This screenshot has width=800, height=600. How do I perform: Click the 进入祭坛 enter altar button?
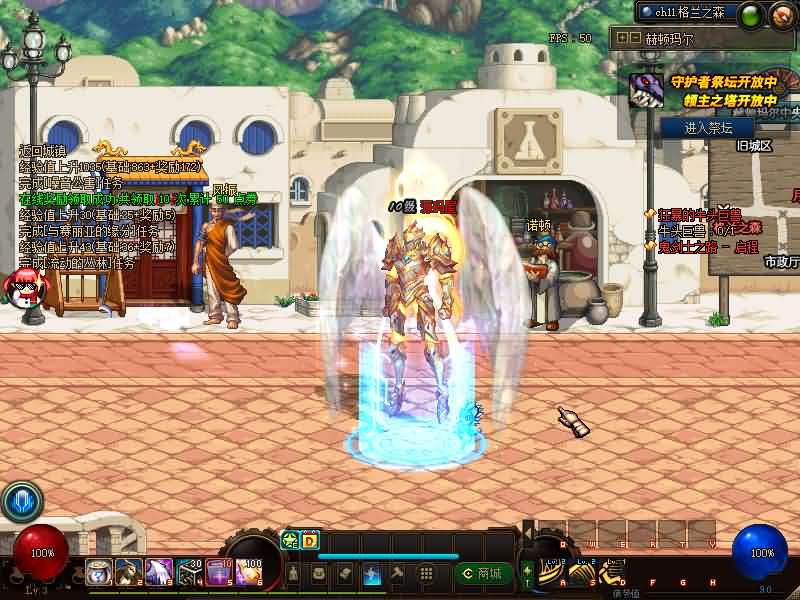tap(709, 128)
